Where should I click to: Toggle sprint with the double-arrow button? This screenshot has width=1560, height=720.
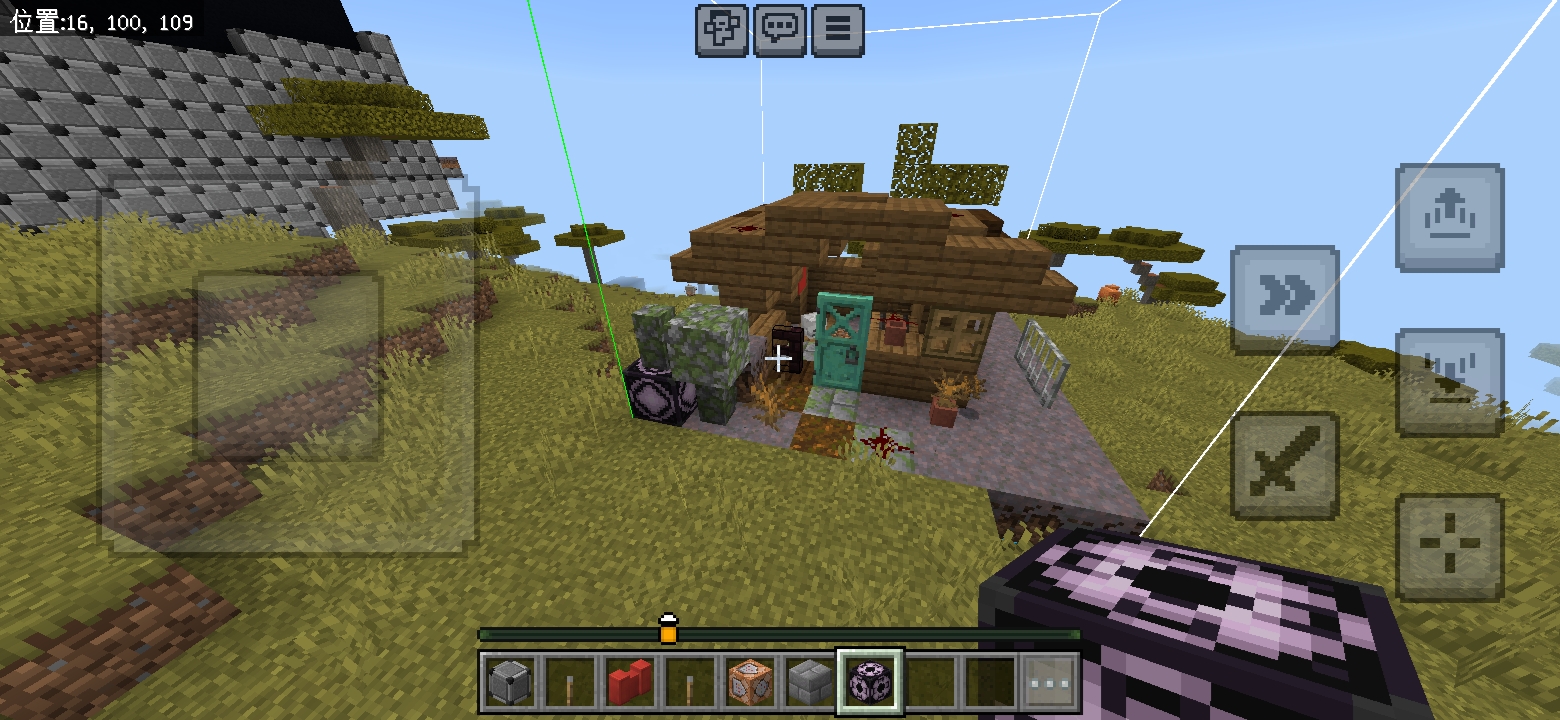pos(1284,299)
